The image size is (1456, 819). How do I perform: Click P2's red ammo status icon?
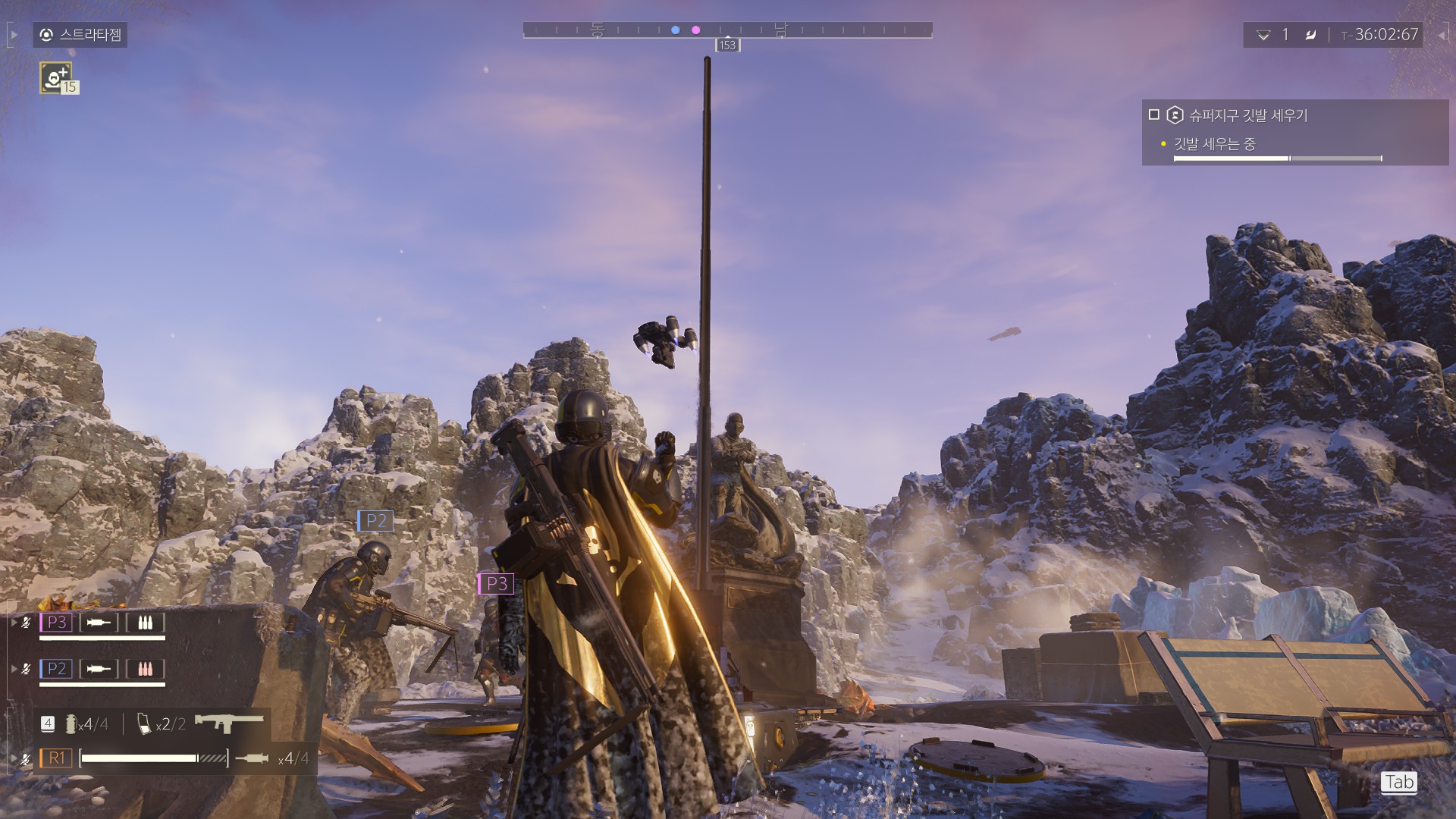[145, 669]
